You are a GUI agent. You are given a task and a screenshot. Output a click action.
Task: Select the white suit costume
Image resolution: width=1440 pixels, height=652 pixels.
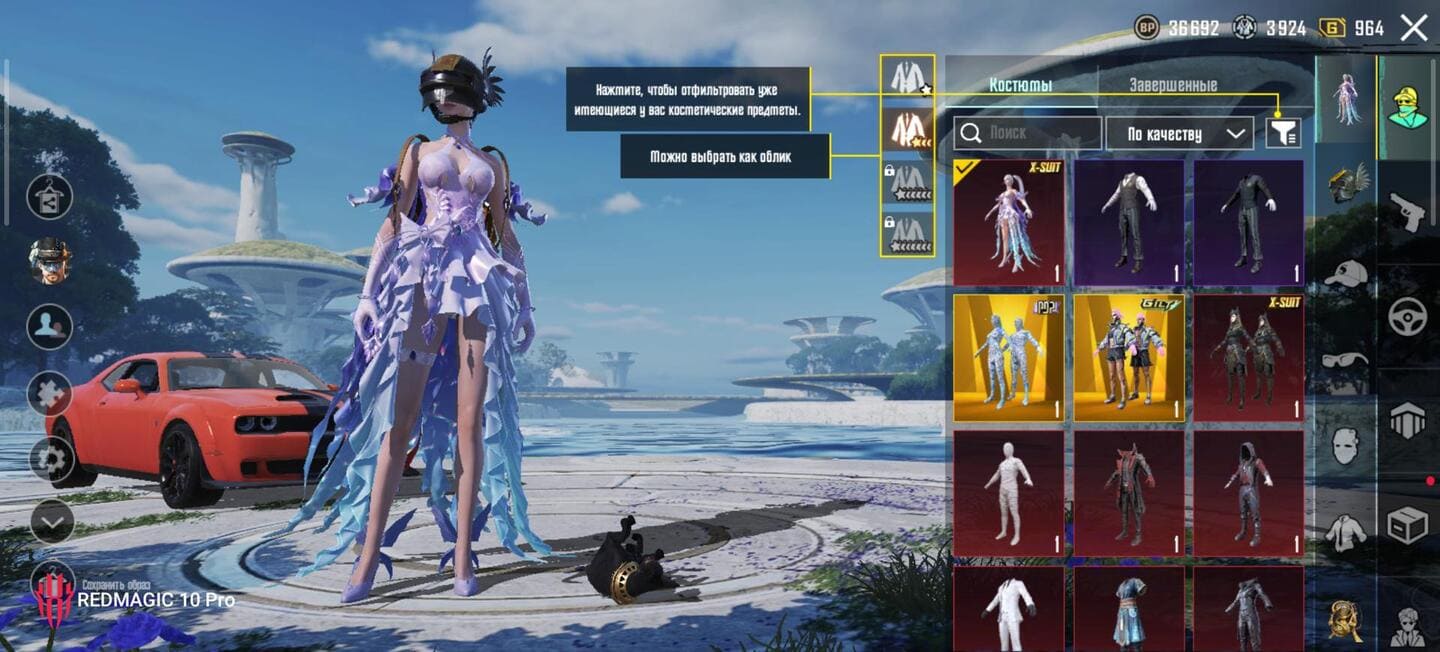click(x=1008, y=609)
